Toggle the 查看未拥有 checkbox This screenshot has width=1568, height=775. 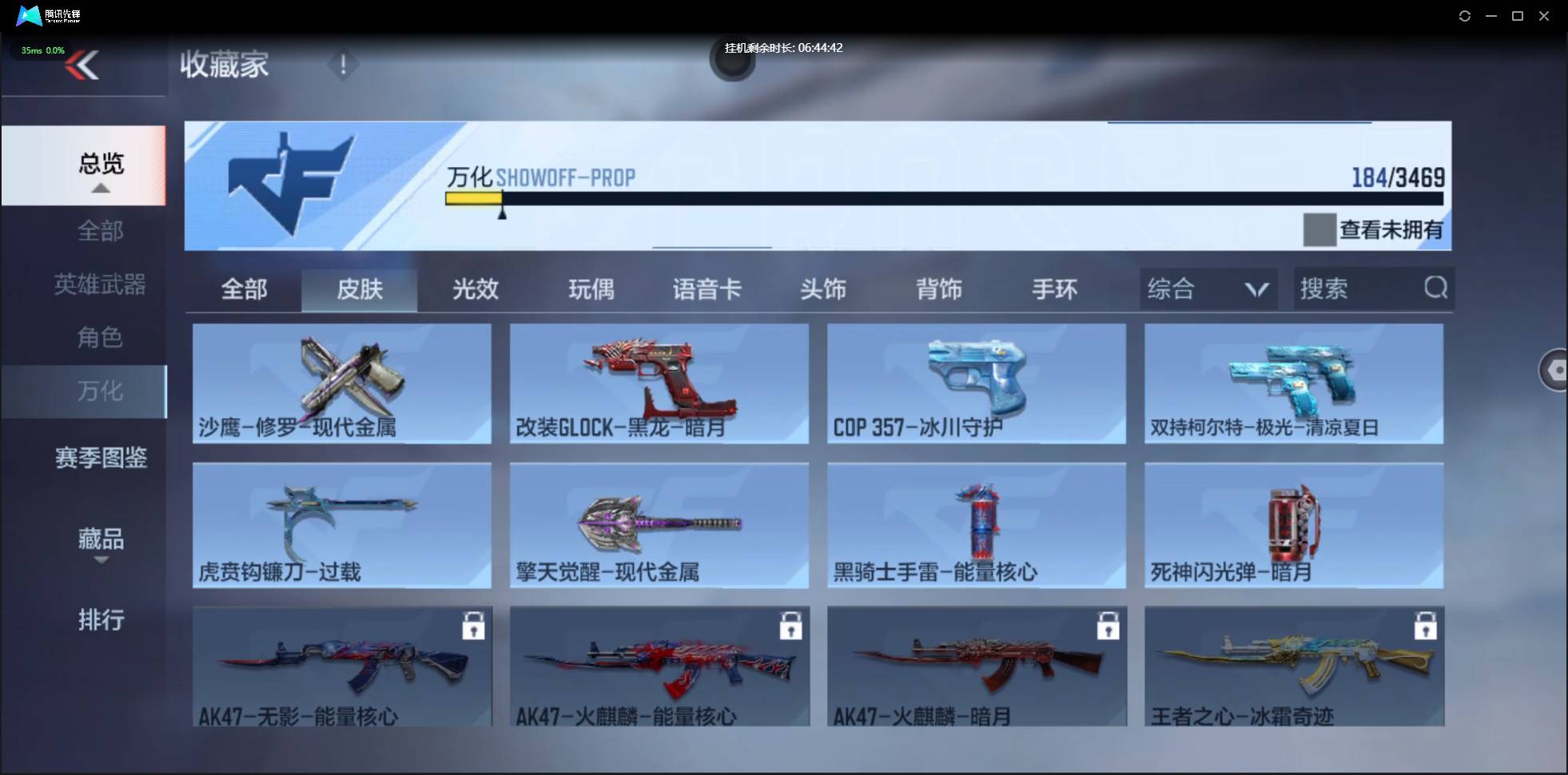point(1319,229)
